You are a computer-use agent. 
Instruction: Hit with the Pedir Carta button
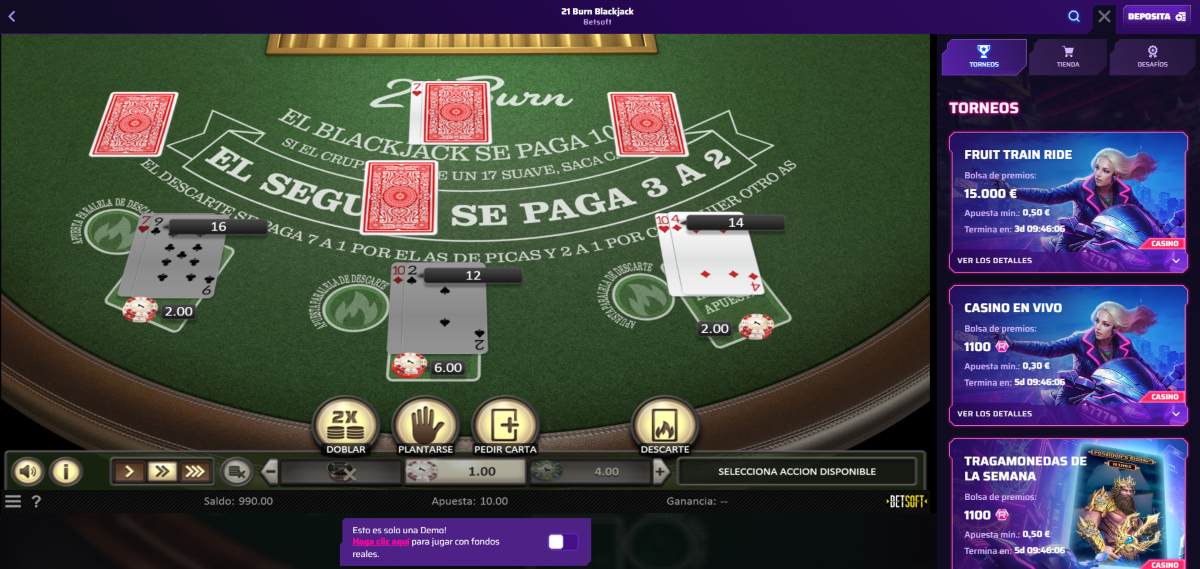point(505,425)
